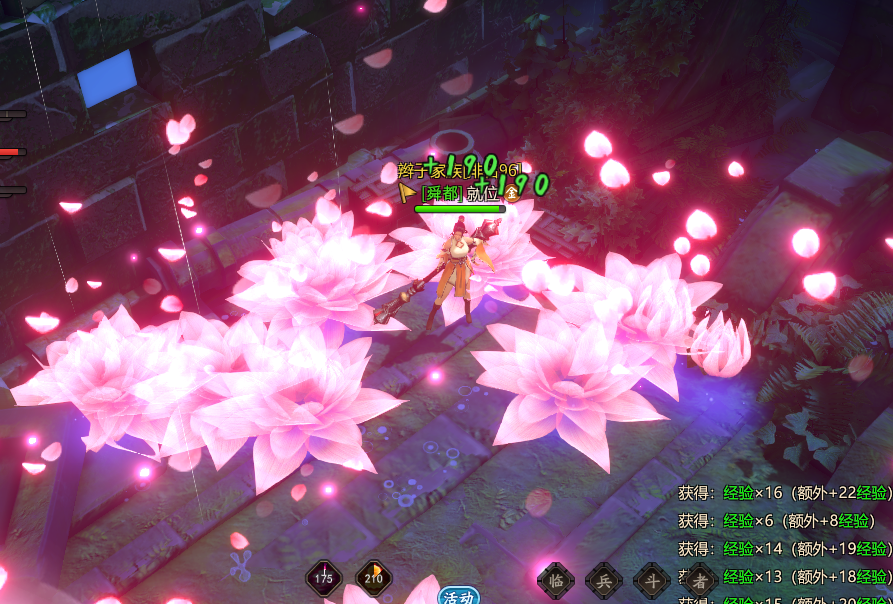Activate the 兵 skill rune
The image size is (893, 604).
click(604, 579)
